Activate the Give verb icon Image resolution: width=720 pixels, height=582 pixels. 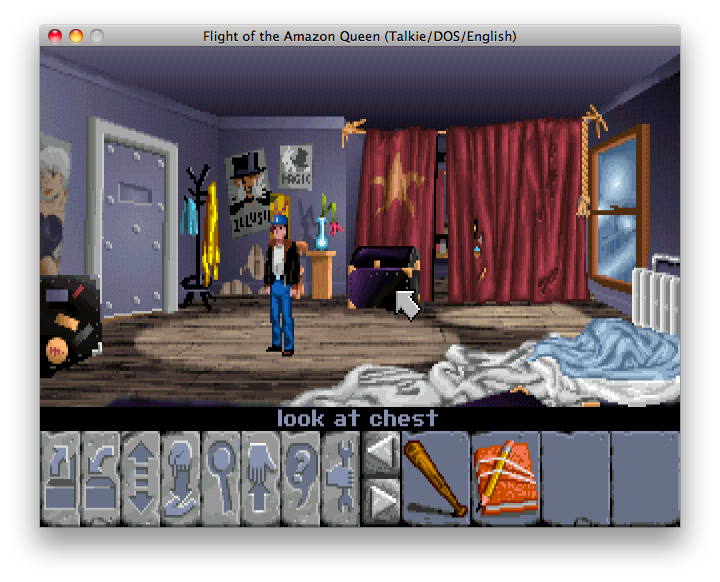point(181,478)
